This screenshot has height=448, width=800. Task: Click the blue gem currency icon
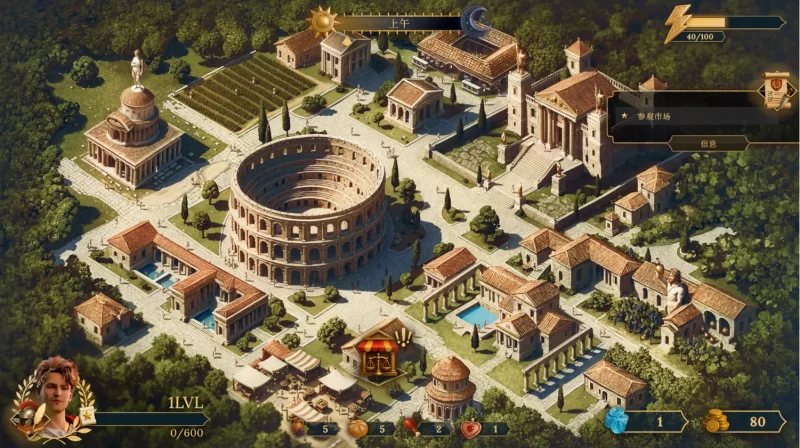[619, 421]
